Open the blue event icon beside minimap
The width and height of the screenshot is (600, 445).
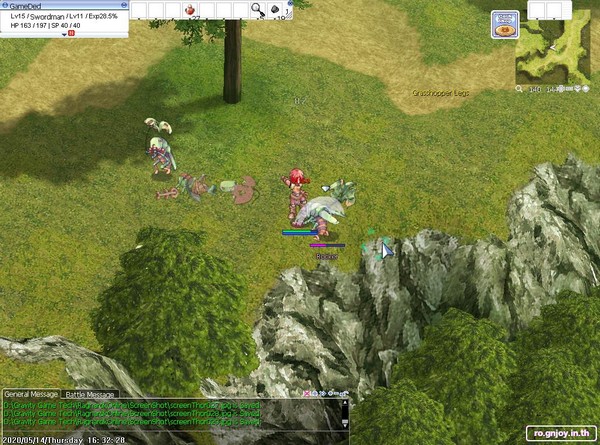pyautogui.click(x=505, y=24)
